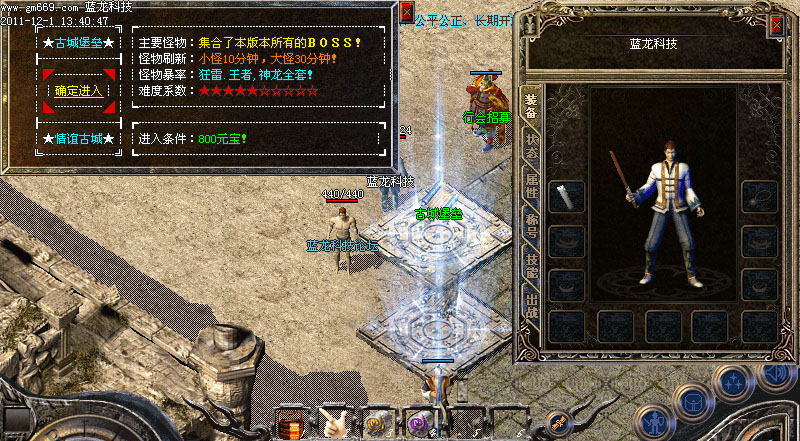Viewport: 800px width, 441px height.
Task: Use the barrel item in hotbar
Action: [x=291, y=423]
